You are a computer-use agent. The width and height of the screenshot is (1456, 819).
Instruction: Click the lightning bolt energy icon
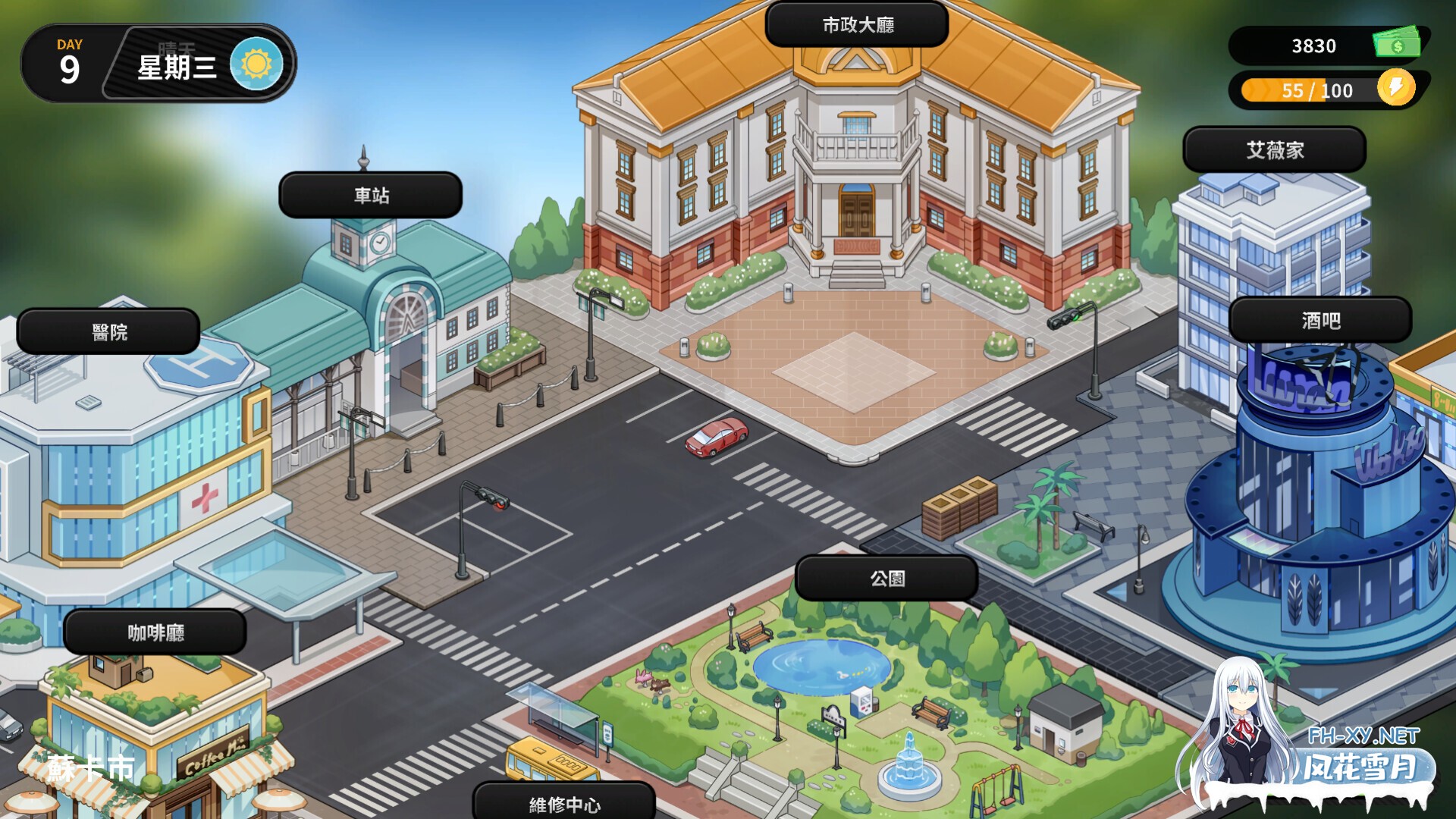1395,89
